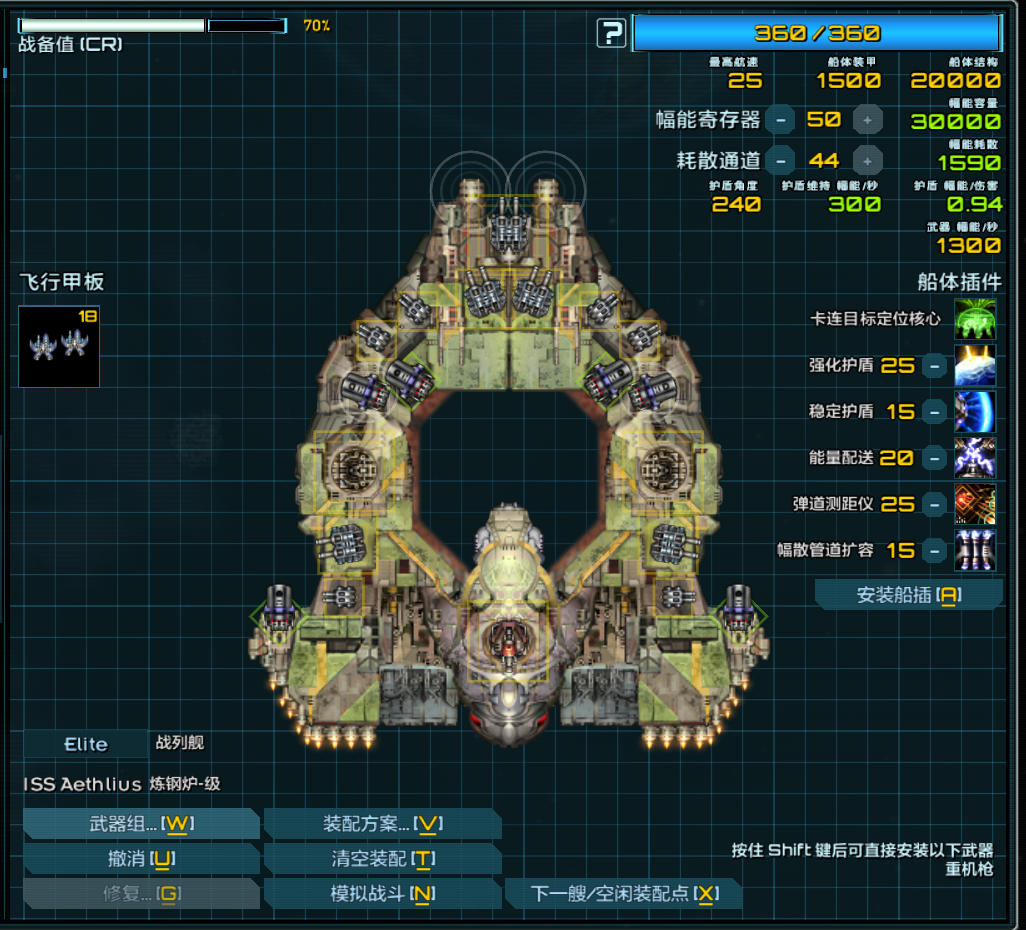Increase the 耗散通道 vent count
The height and width of the screenshot is (930, 1026).
868,160
